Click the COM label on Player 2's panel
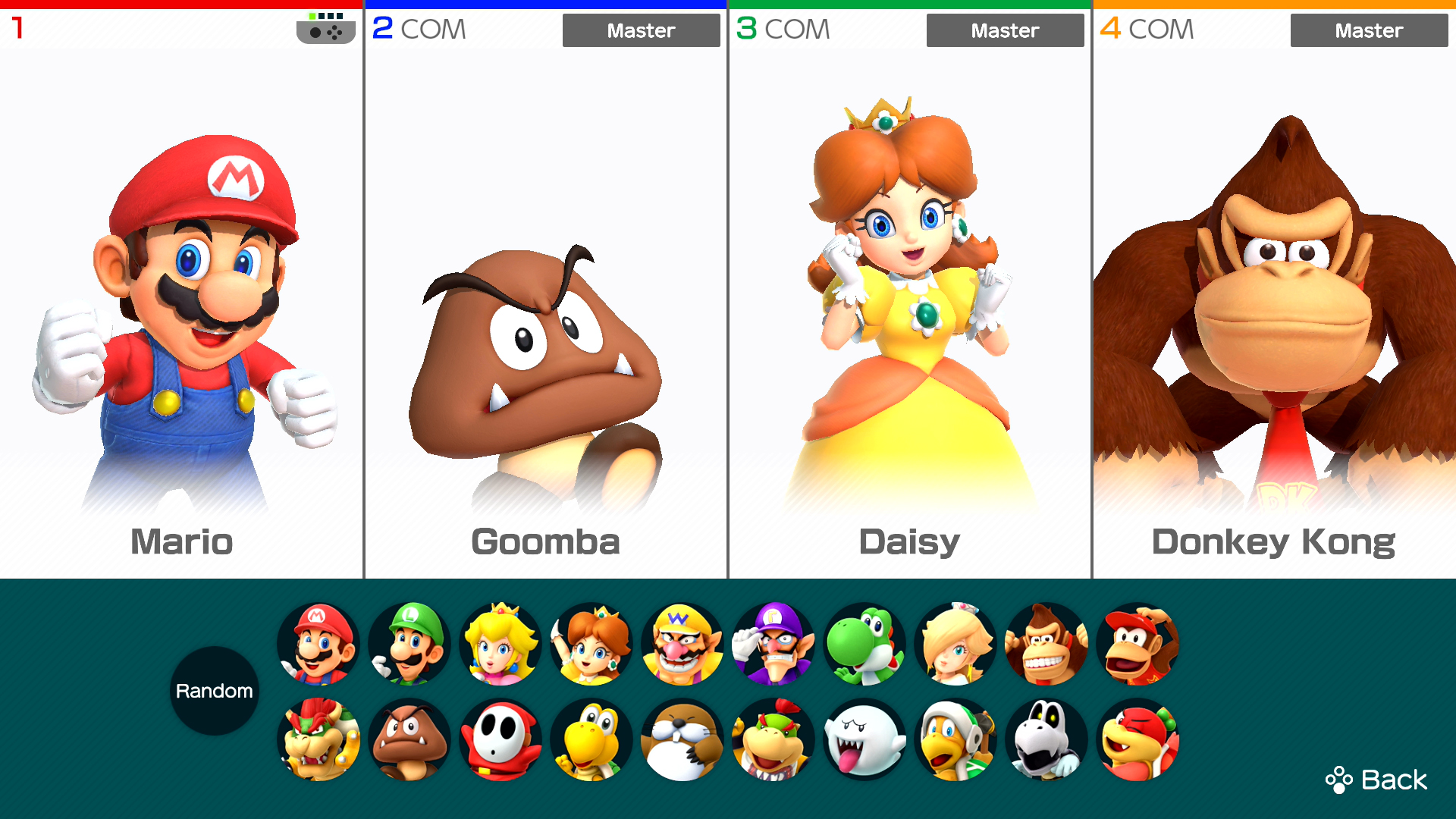 coord(435,29)
